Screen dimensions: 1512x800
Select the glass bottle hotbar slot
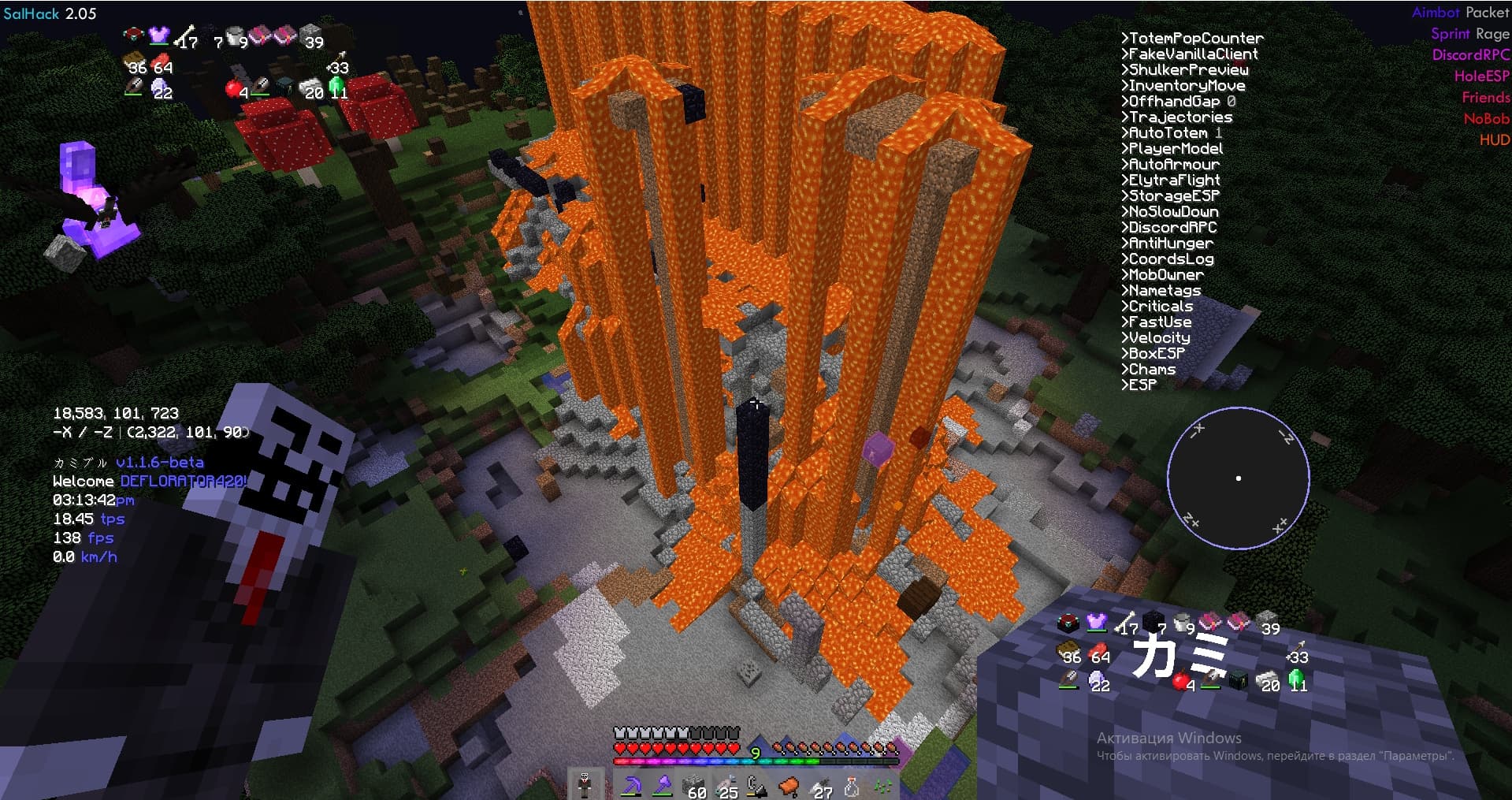pos(852,786)
